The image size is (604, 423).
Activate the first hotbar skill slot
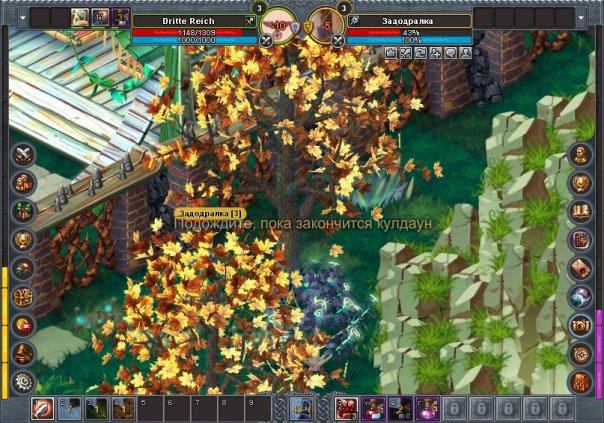pyautogui.click(x=43, y=408)
